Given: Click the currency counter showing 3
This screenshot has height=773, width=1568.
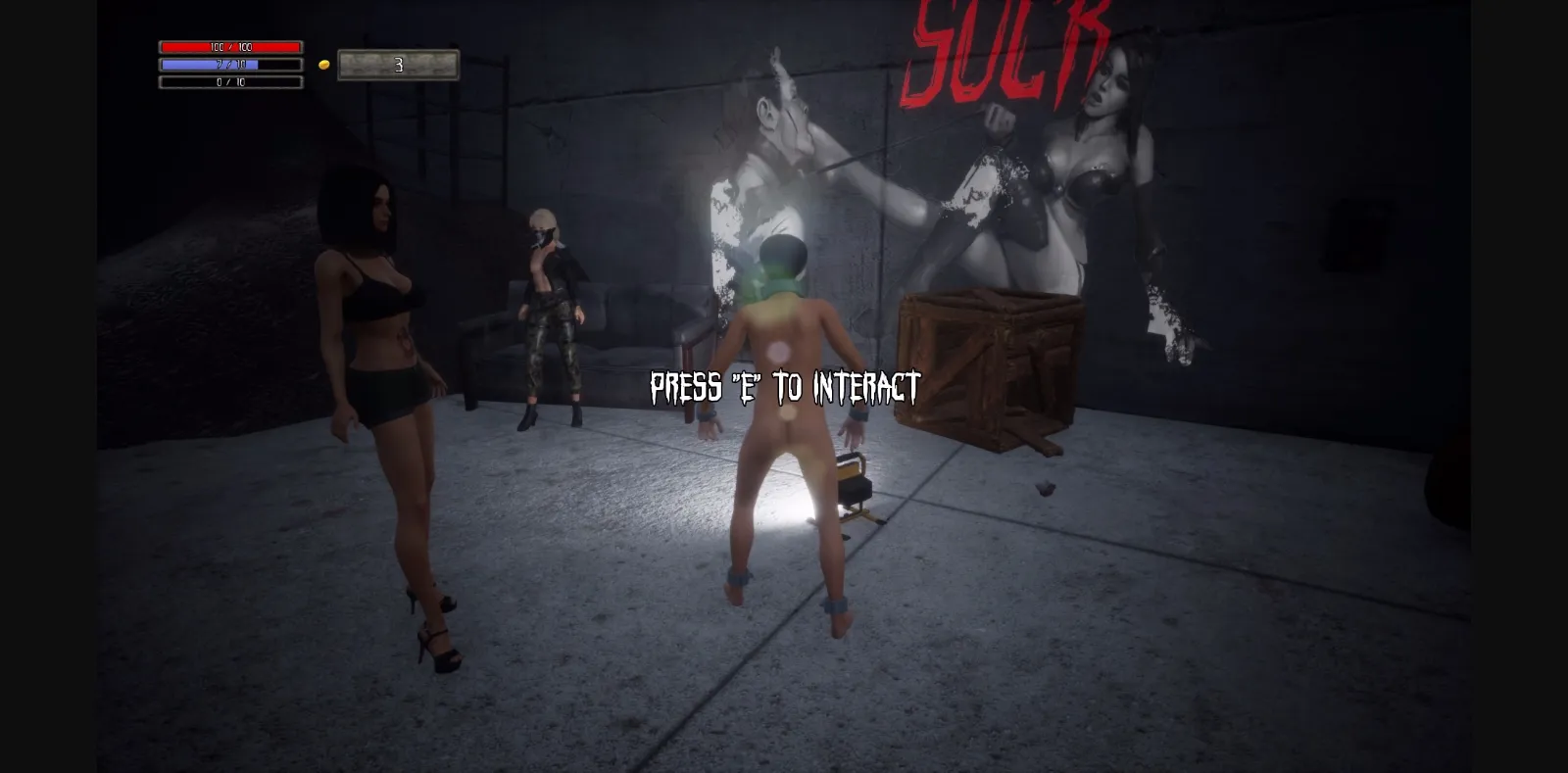Looking at the screenshot, I should 397,65.
